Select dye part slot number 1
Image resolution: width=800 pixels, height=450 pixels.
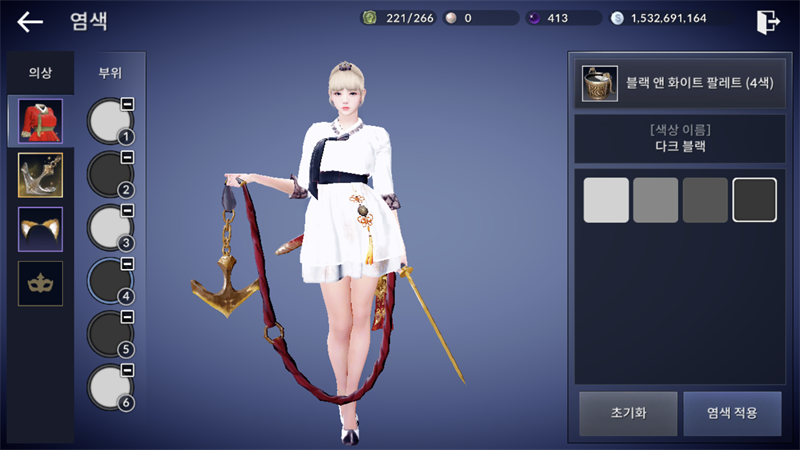tap(110, 121)
